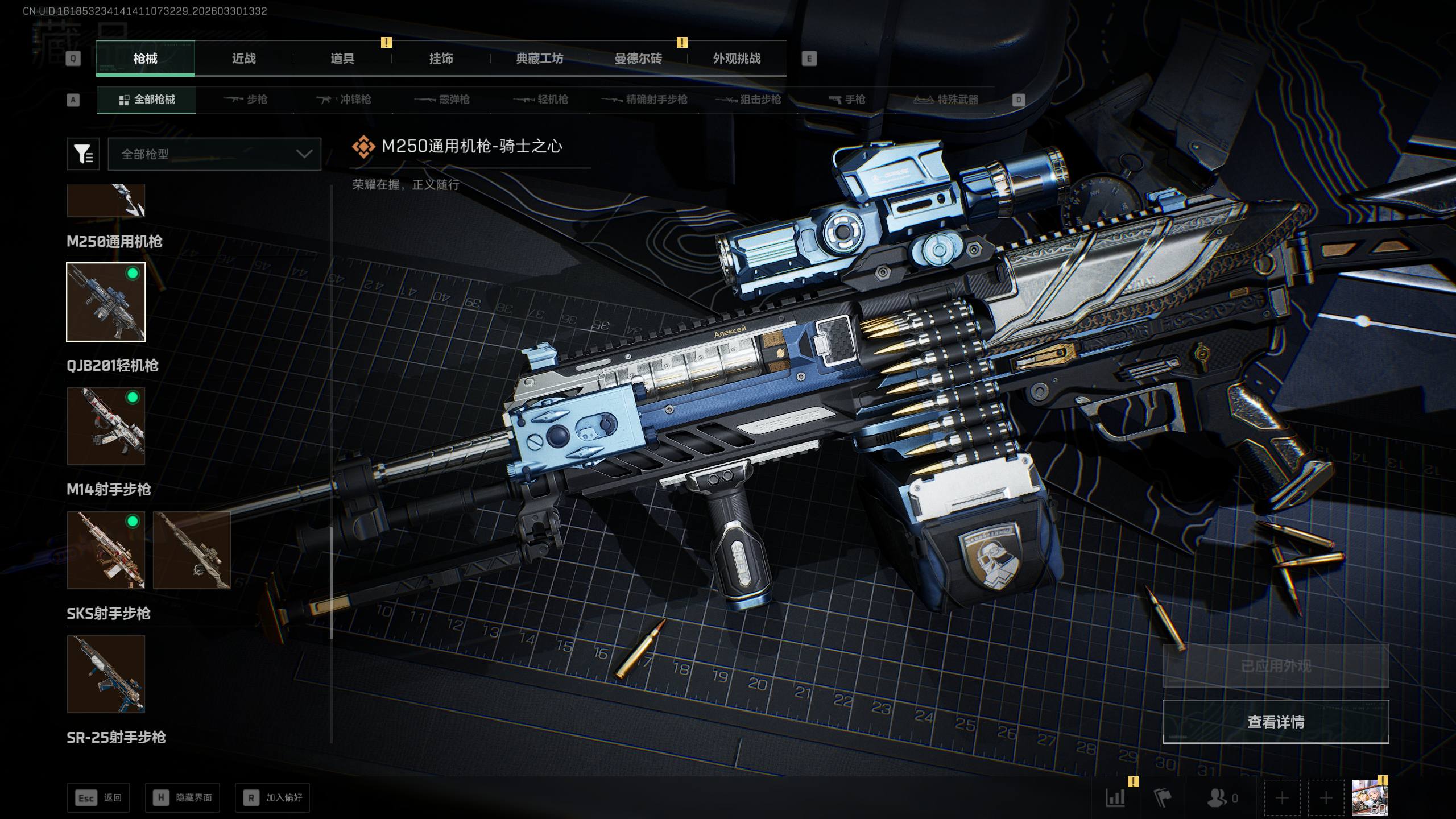Viewport: 1456px width, 819px height.
Task: Filter weapons by 步枪 rifles
Action: pyautogui.click(x=246, y=100)
